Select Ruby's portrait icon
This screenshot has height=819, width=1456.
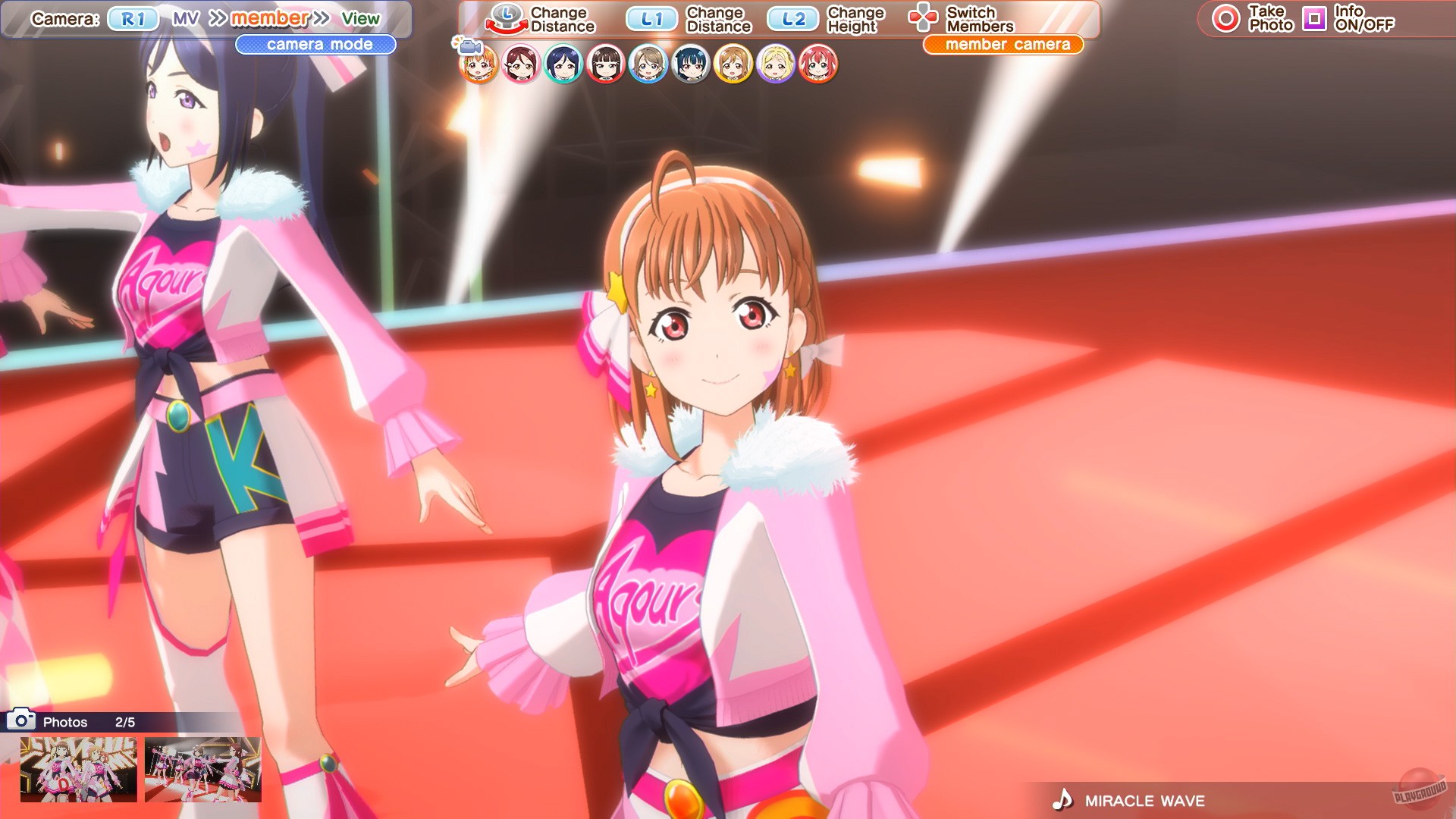click(x=819, y=64)
